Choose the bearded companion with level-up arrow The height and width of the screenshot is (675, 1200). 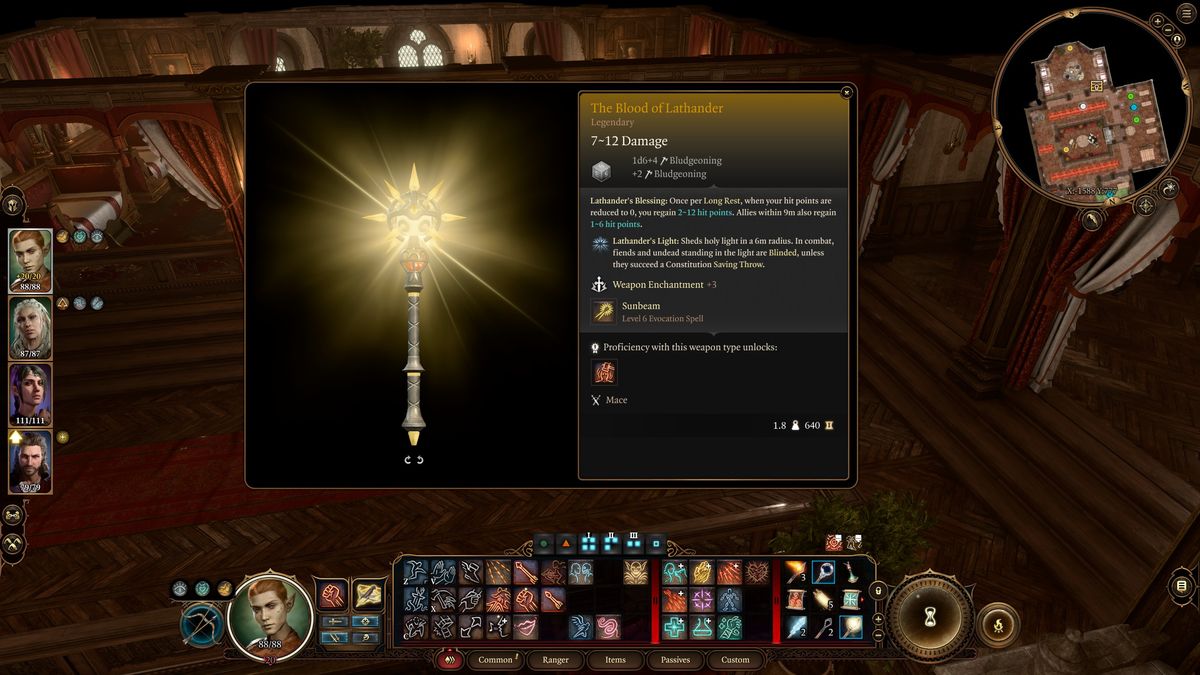tap(30, 461)
